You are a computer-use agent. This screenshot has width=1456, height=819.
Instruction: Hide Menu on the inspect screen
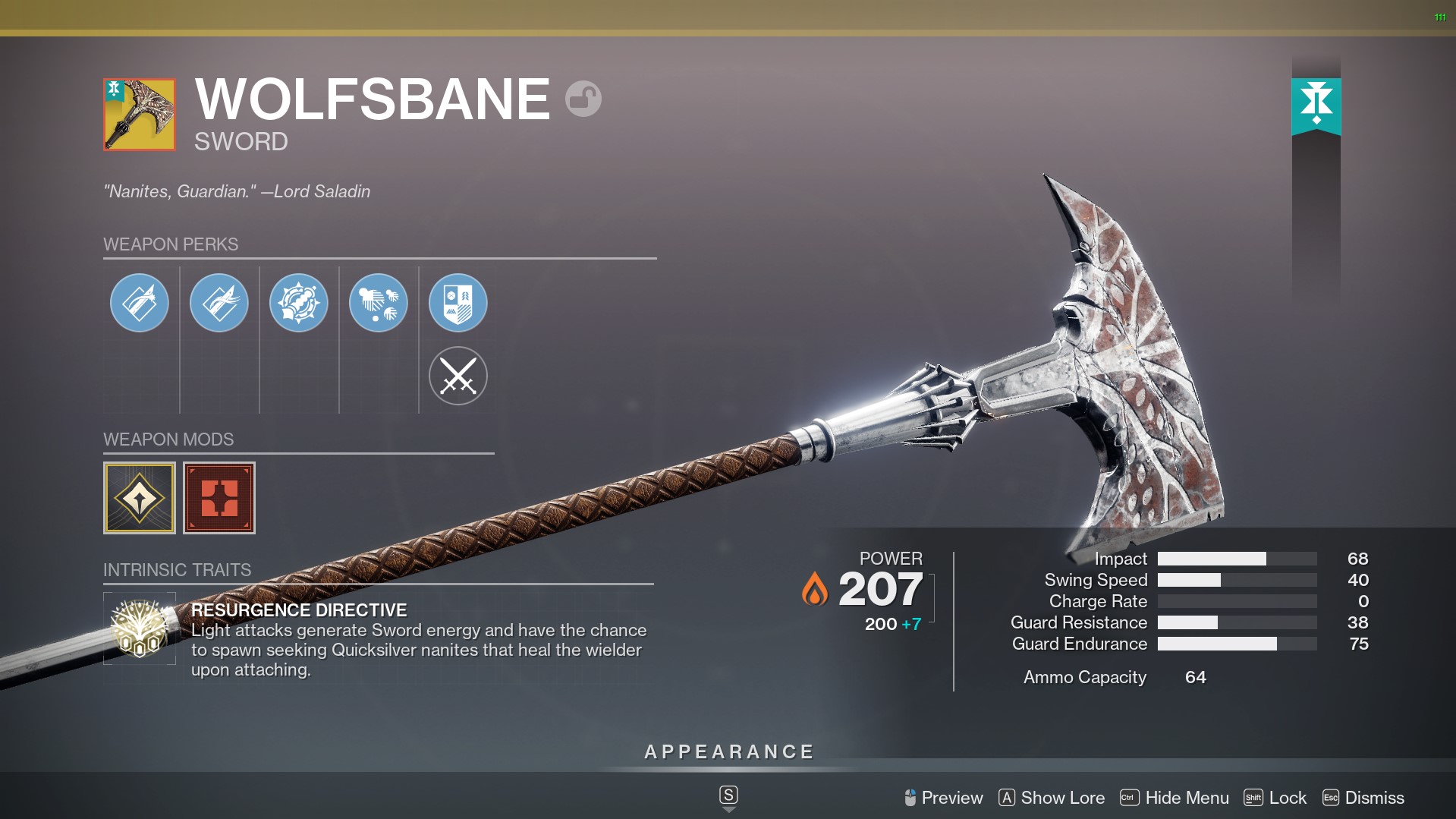(x=1175, y=798)
